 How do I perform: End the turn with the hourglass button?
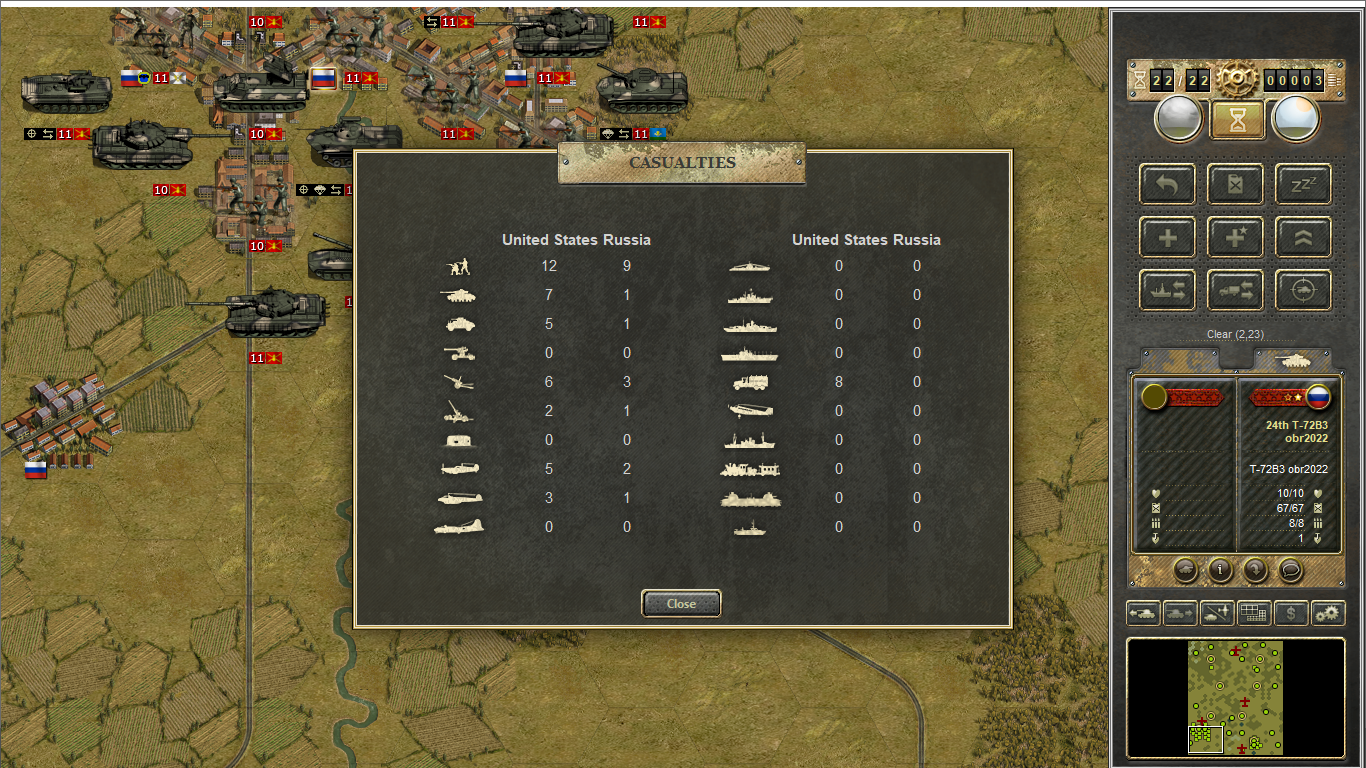1237,120
